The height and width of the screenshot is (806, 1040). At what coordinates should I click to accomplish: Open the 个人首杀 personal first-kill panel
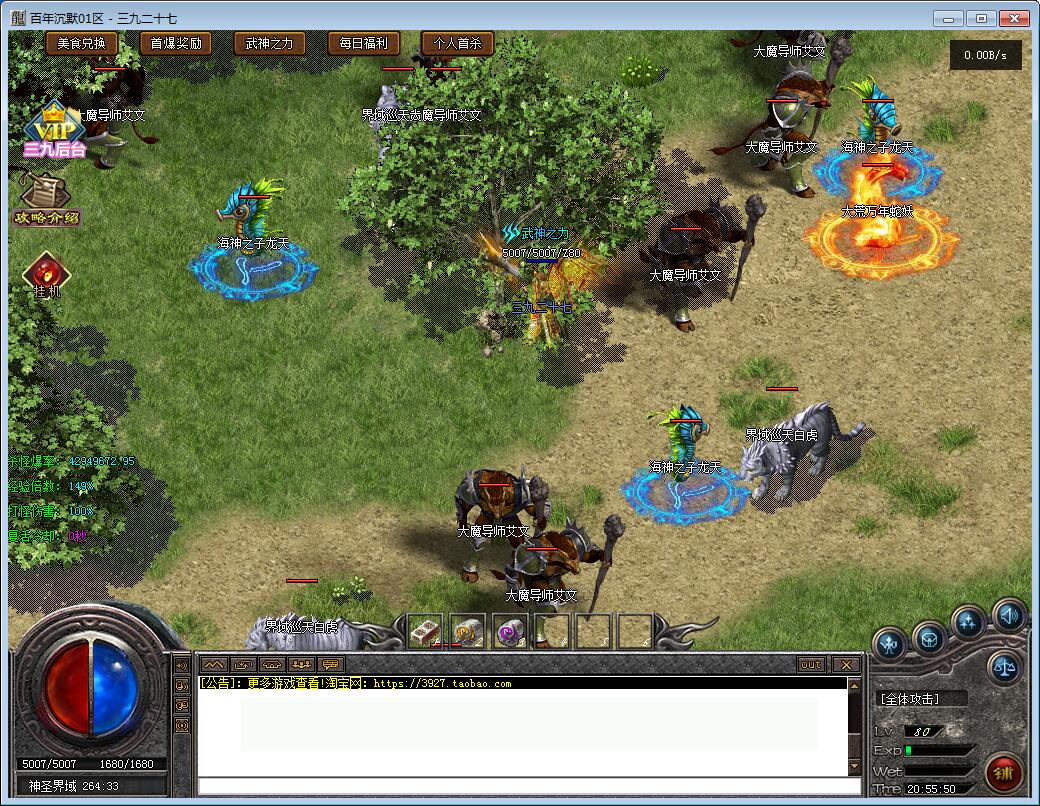457,43
